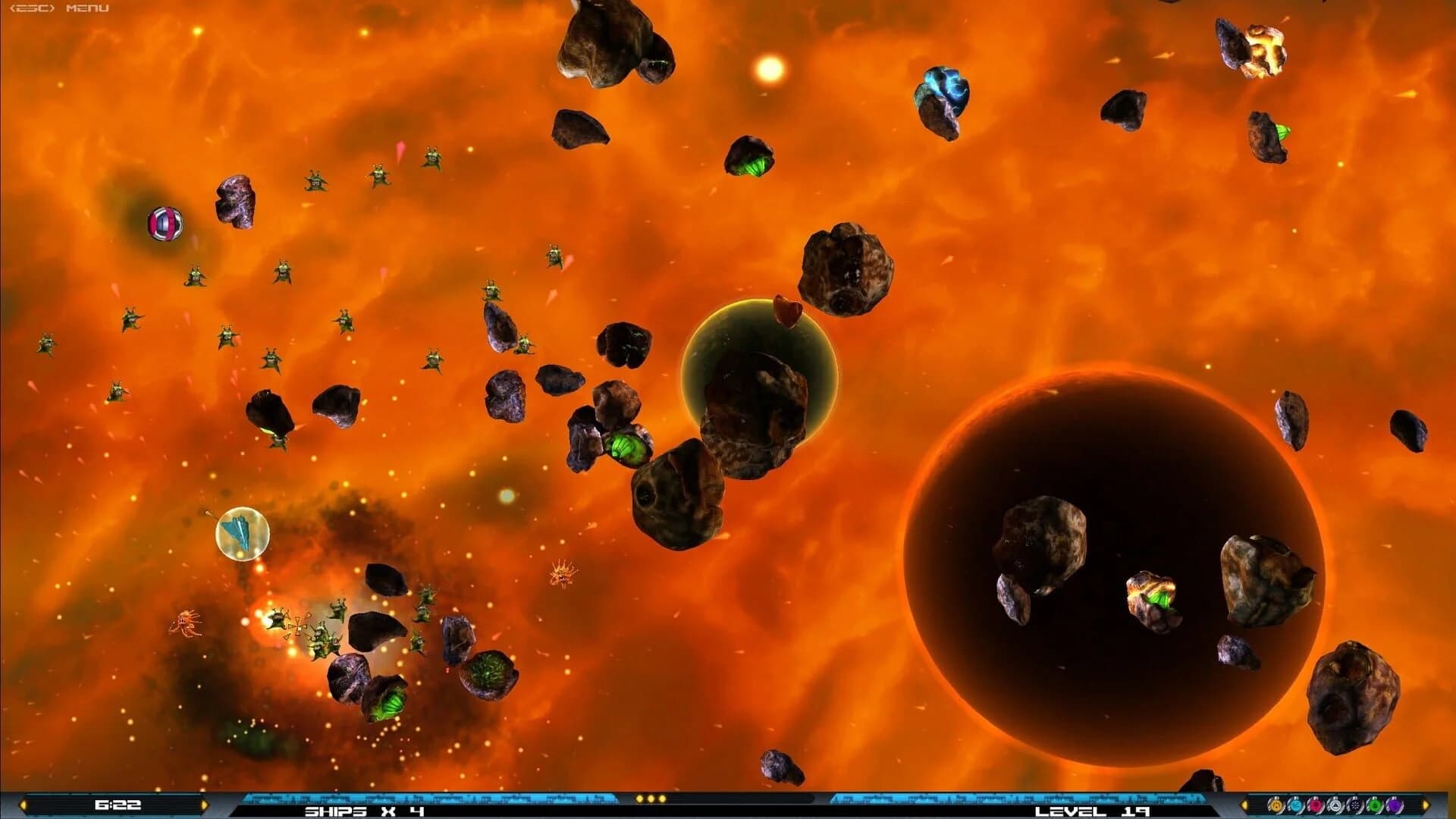Click the right chevron of the power-up tray
Screen dimensions: 1456x819
point(1426,806)
